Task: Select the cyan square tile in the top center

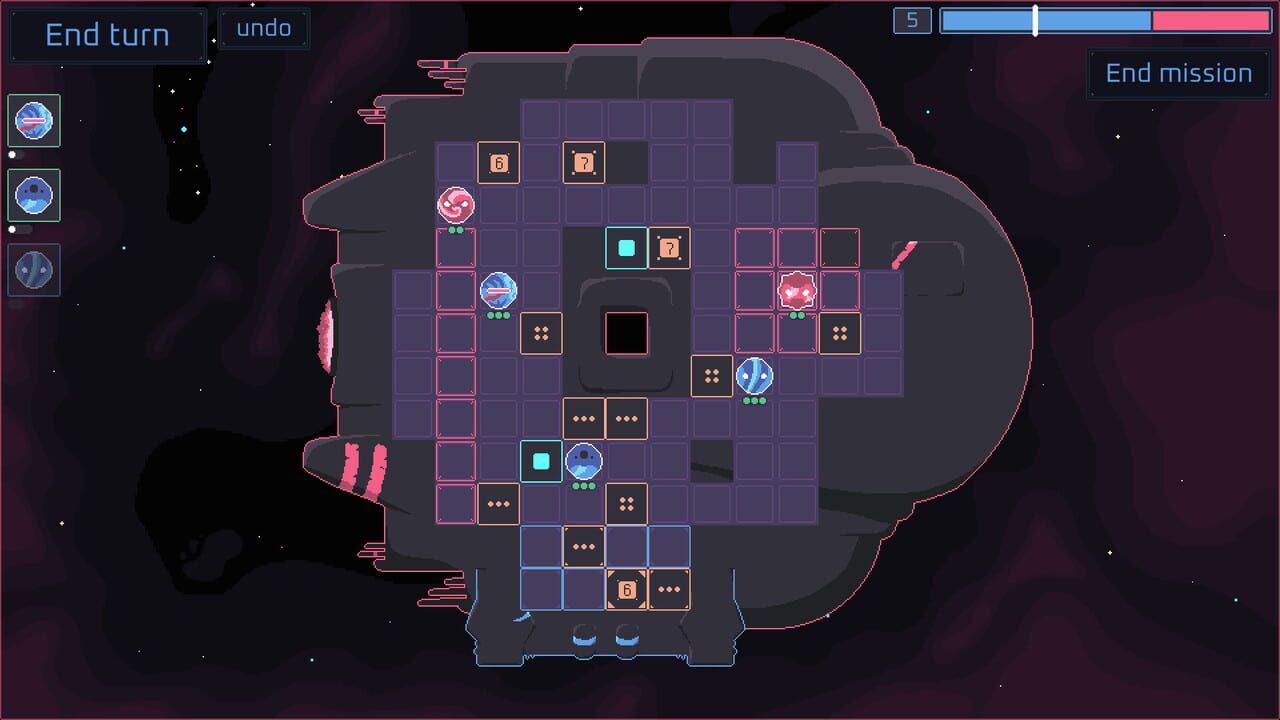Action: coord(626,248)
